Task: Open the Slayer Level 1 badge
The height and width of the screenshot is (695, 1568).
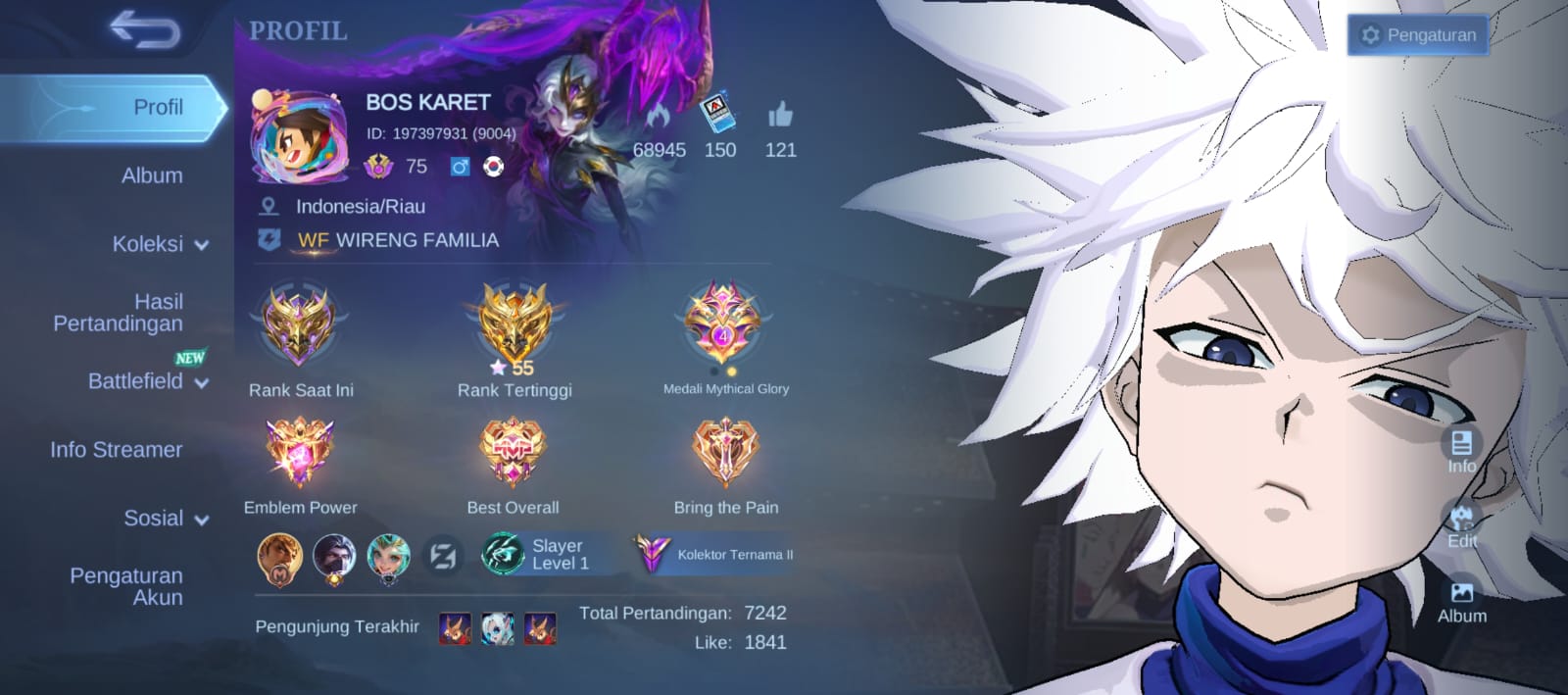Action: 537,555
